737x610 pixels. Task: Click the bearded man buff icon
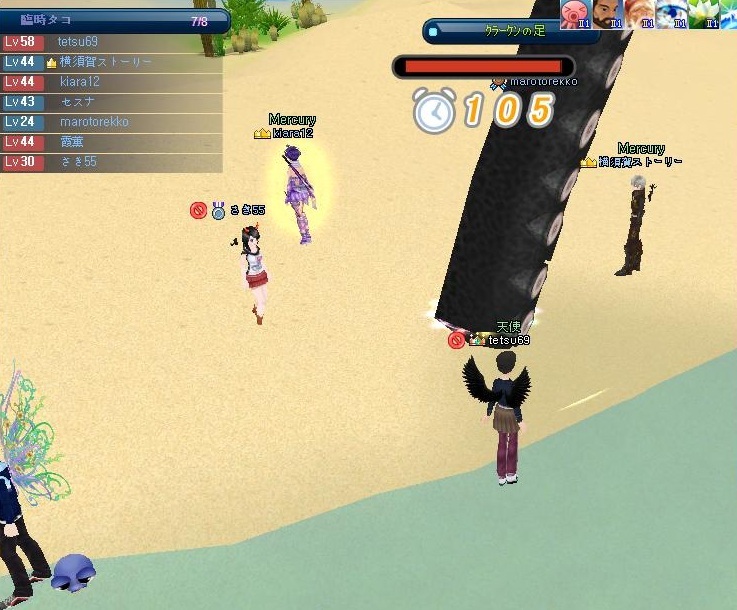606,13
